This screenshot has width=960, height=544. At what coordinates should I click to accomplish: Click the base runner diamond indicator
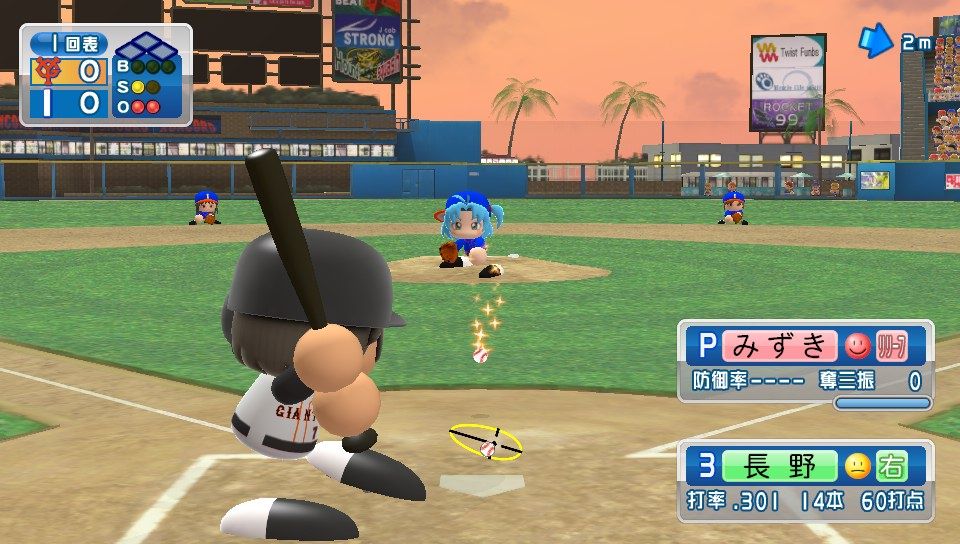[x=142, y=46]
